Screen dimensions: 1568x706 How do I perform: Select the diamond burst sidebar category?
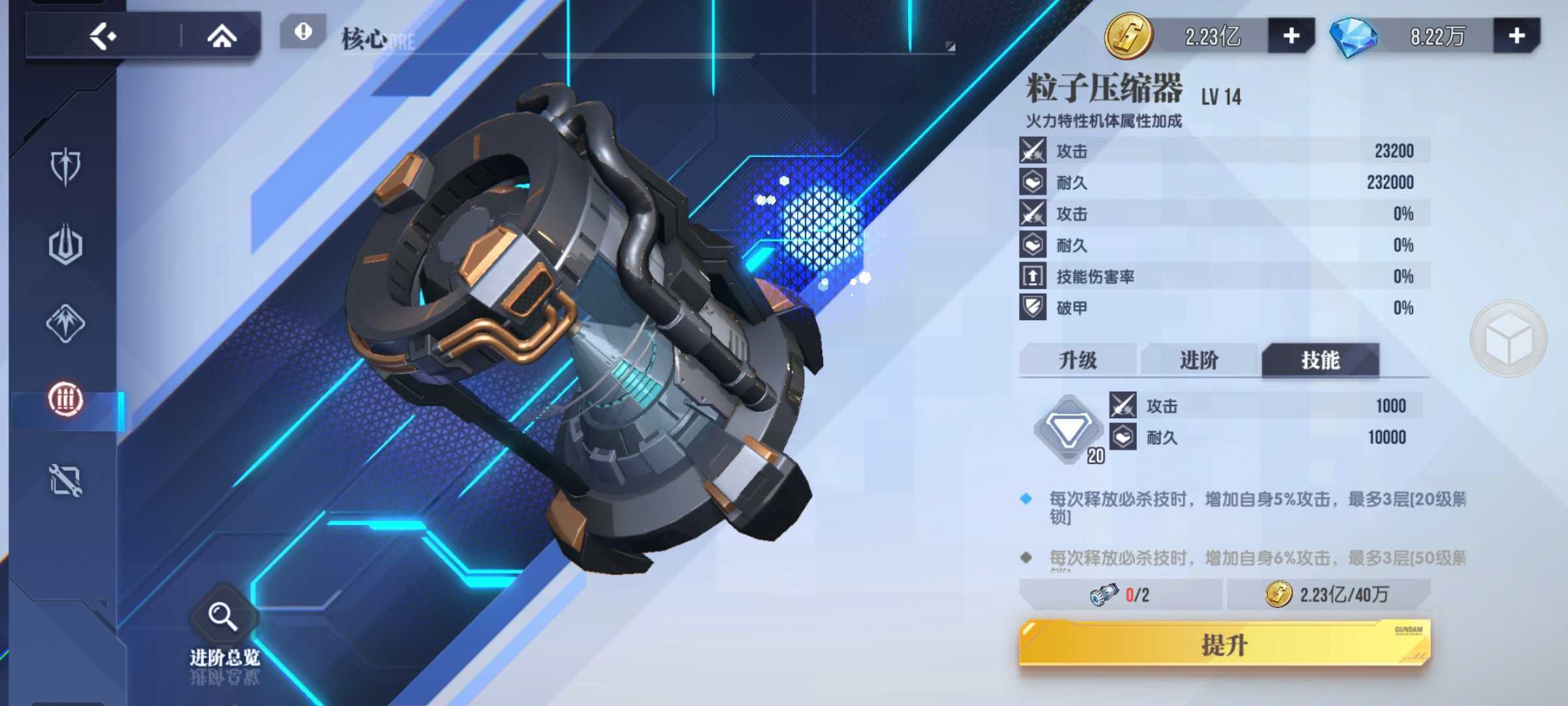point(65,323)
